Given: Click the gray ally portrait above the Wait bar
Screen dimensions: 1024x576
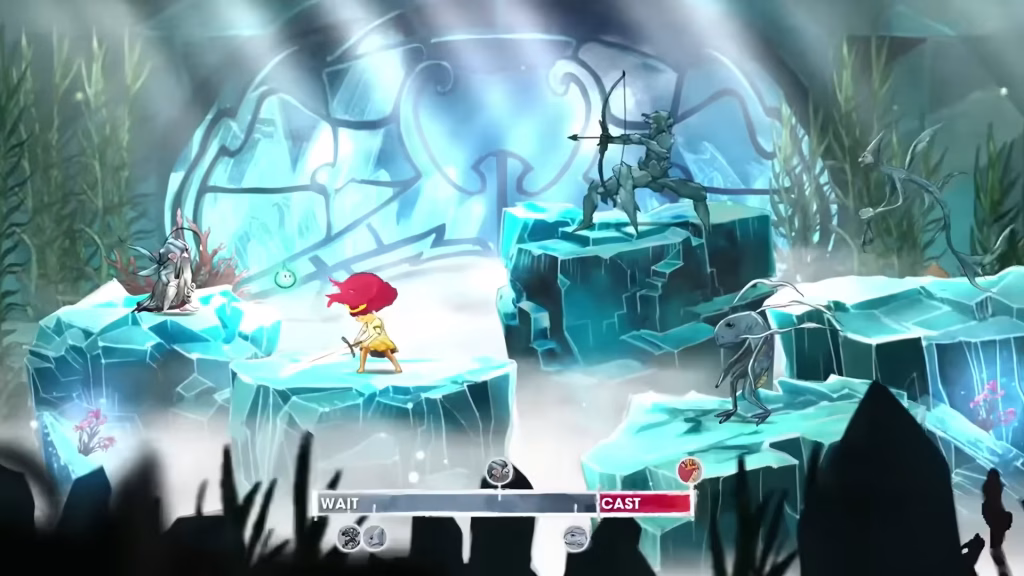Looking at the screenshot, I should pyautogui.click(x=498, y=470).
